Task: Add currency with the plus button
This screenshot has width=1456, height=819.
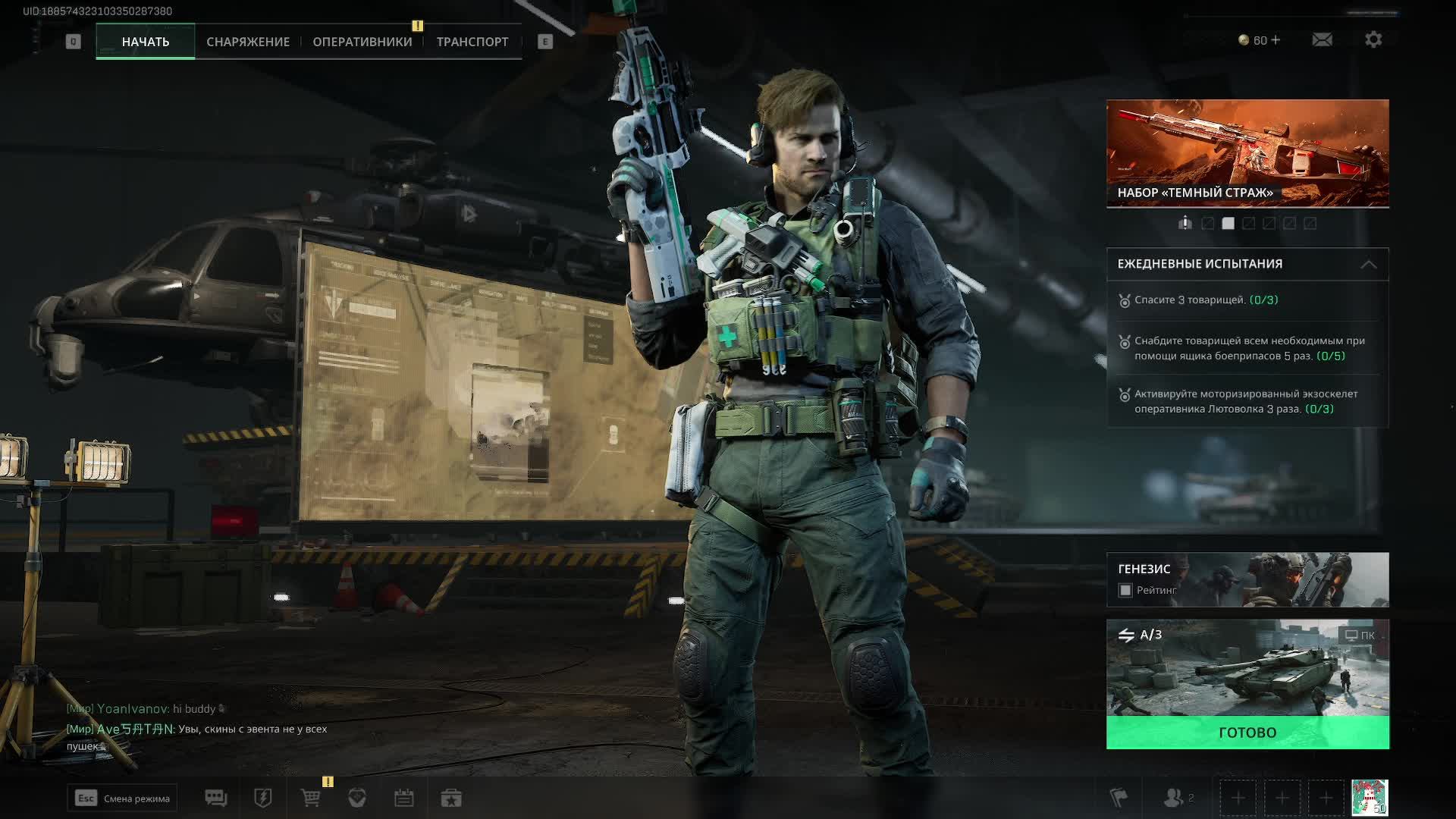Action: click(1276, 40)
